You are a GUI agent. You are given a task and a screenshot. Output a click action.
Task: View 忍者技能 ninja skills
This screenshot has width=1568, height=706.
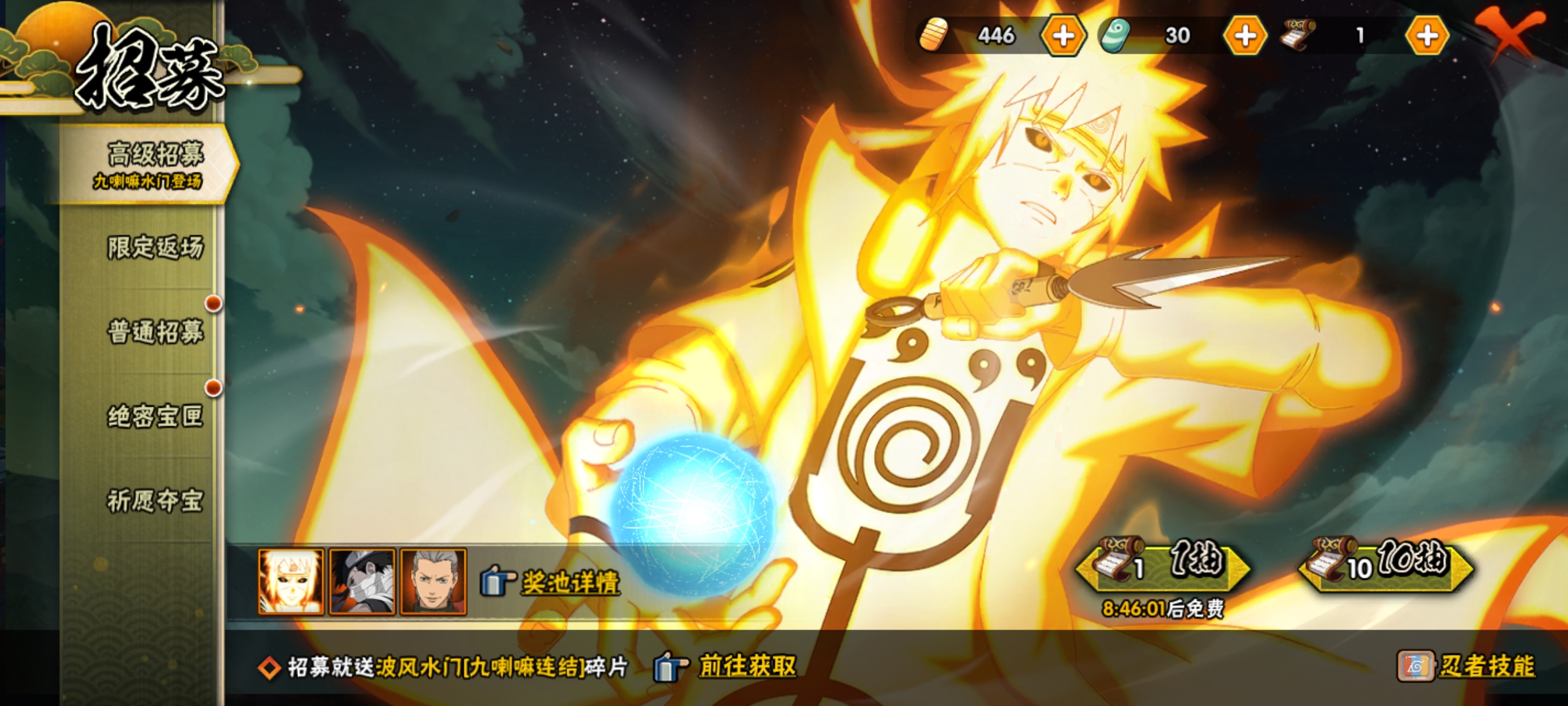[1486, 667]
